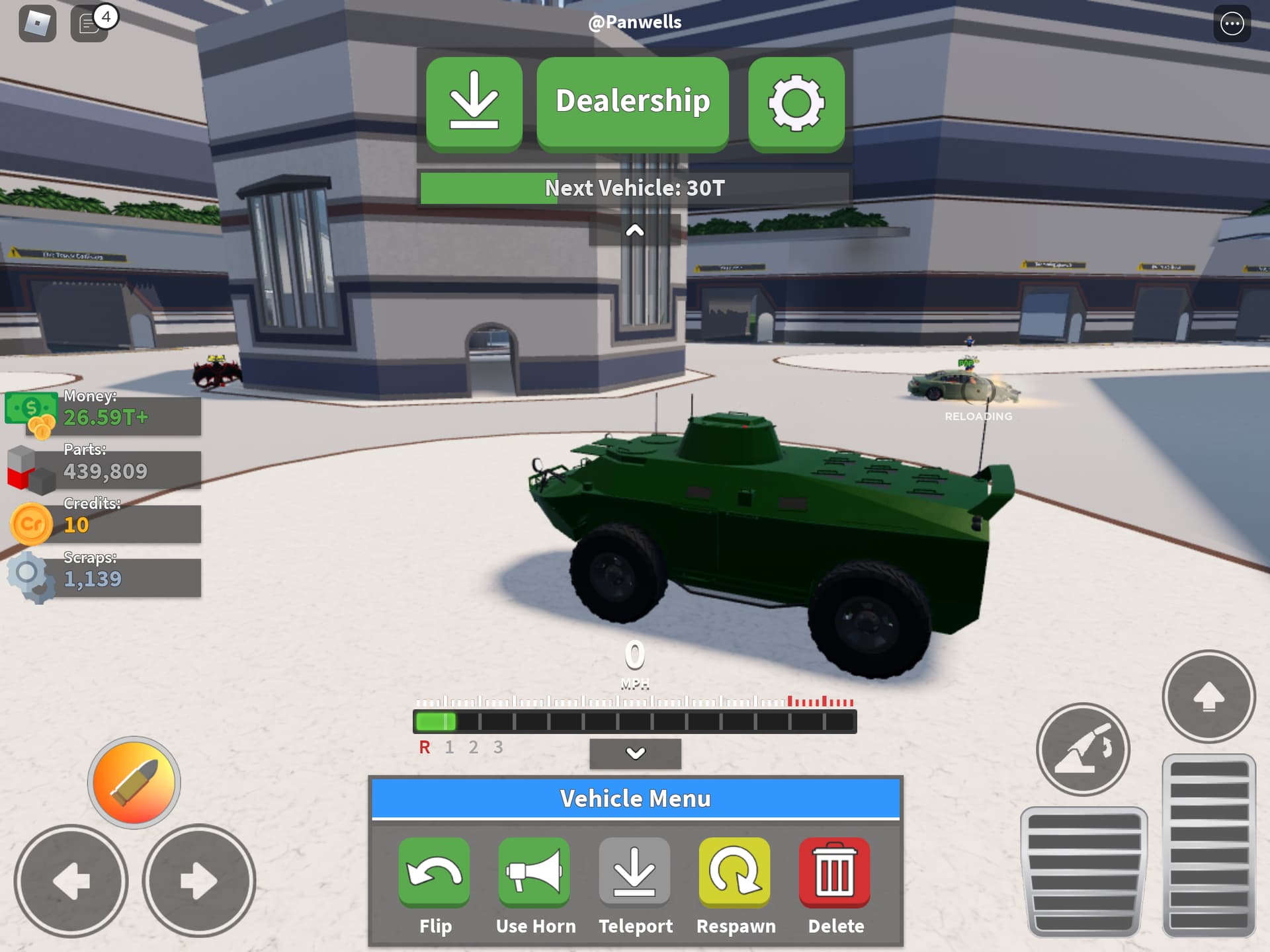Open the three-dot options menu
The width and height of the screenshot is (1270, 952).
[1232, 24]
